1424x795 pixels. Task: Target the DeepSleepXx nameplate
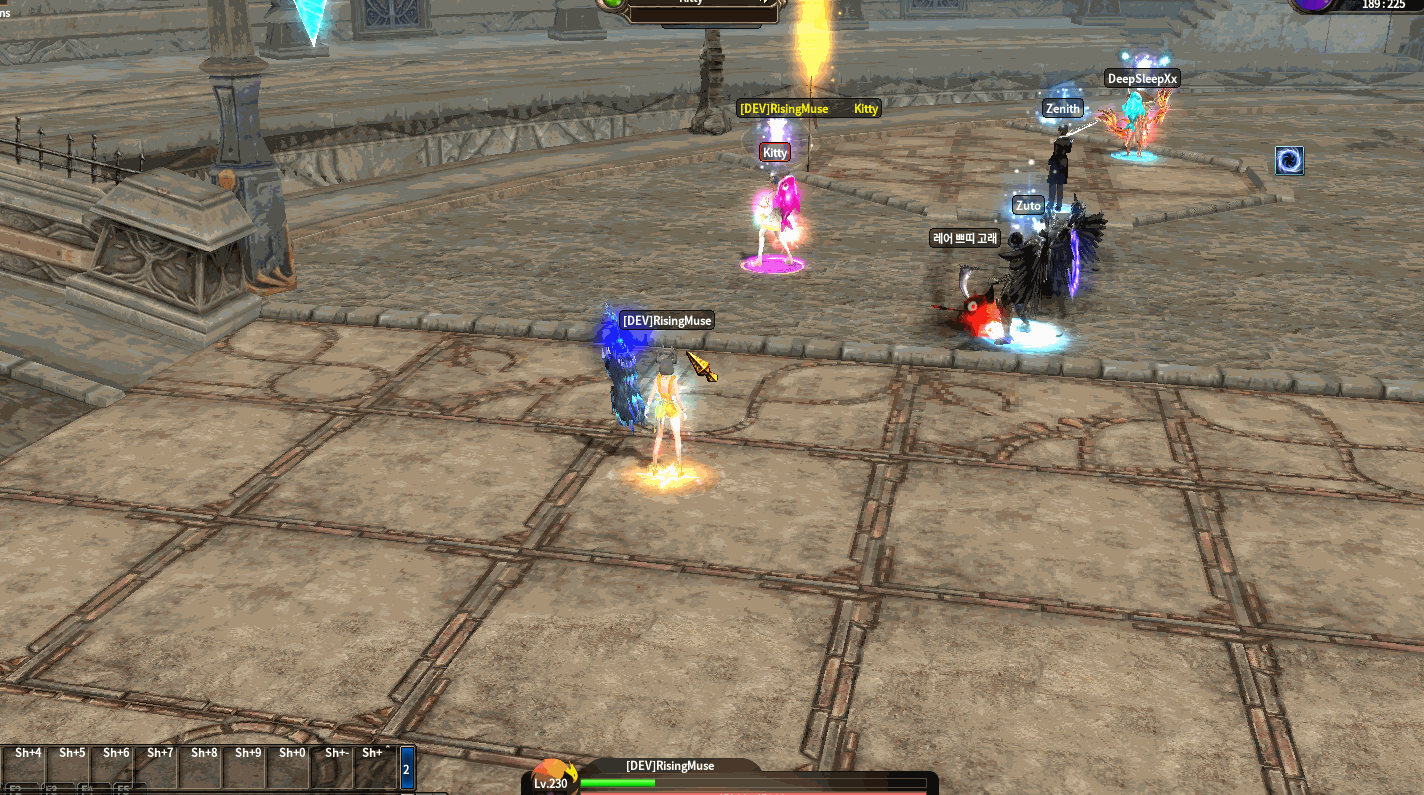pyautogui.click(x=1142, y=78)
